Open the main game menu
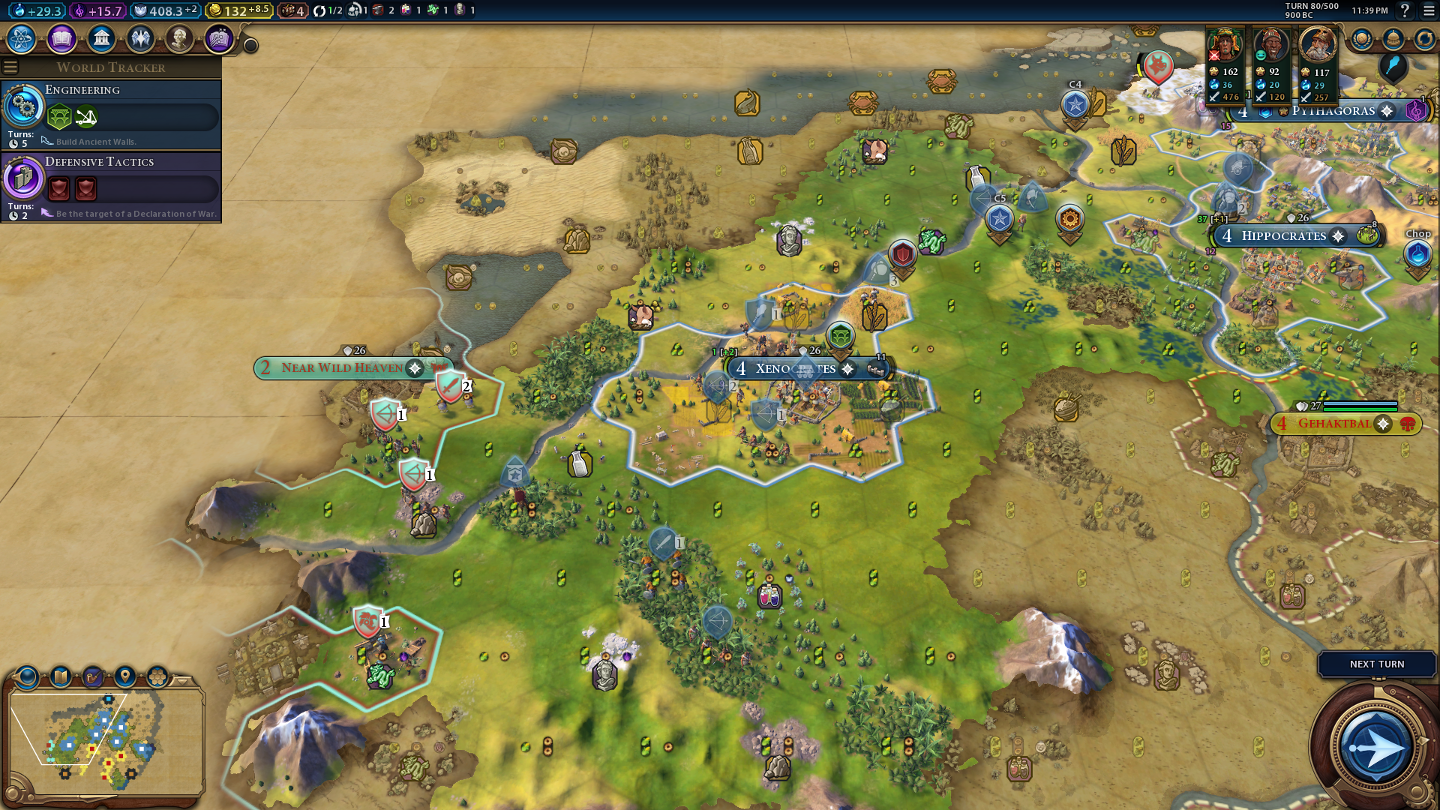 point(1428,11)
